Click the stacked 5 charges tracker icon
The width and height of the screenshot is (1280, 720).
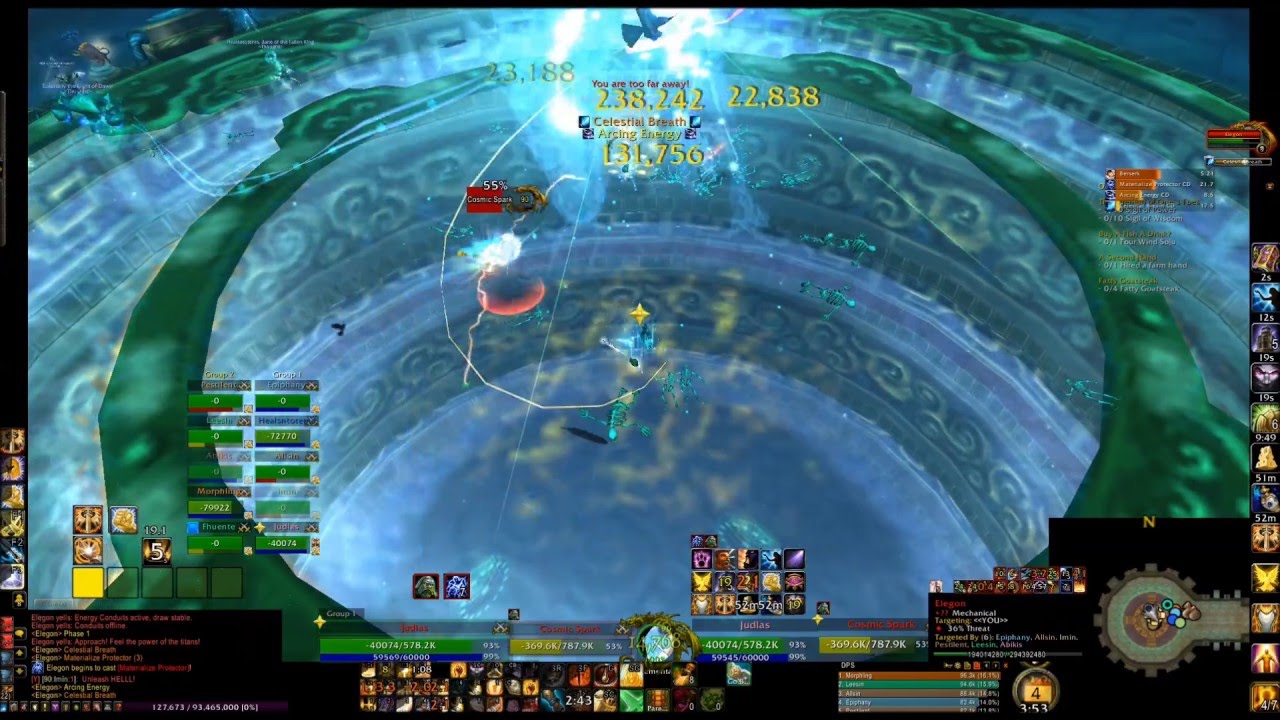(156, 551)
